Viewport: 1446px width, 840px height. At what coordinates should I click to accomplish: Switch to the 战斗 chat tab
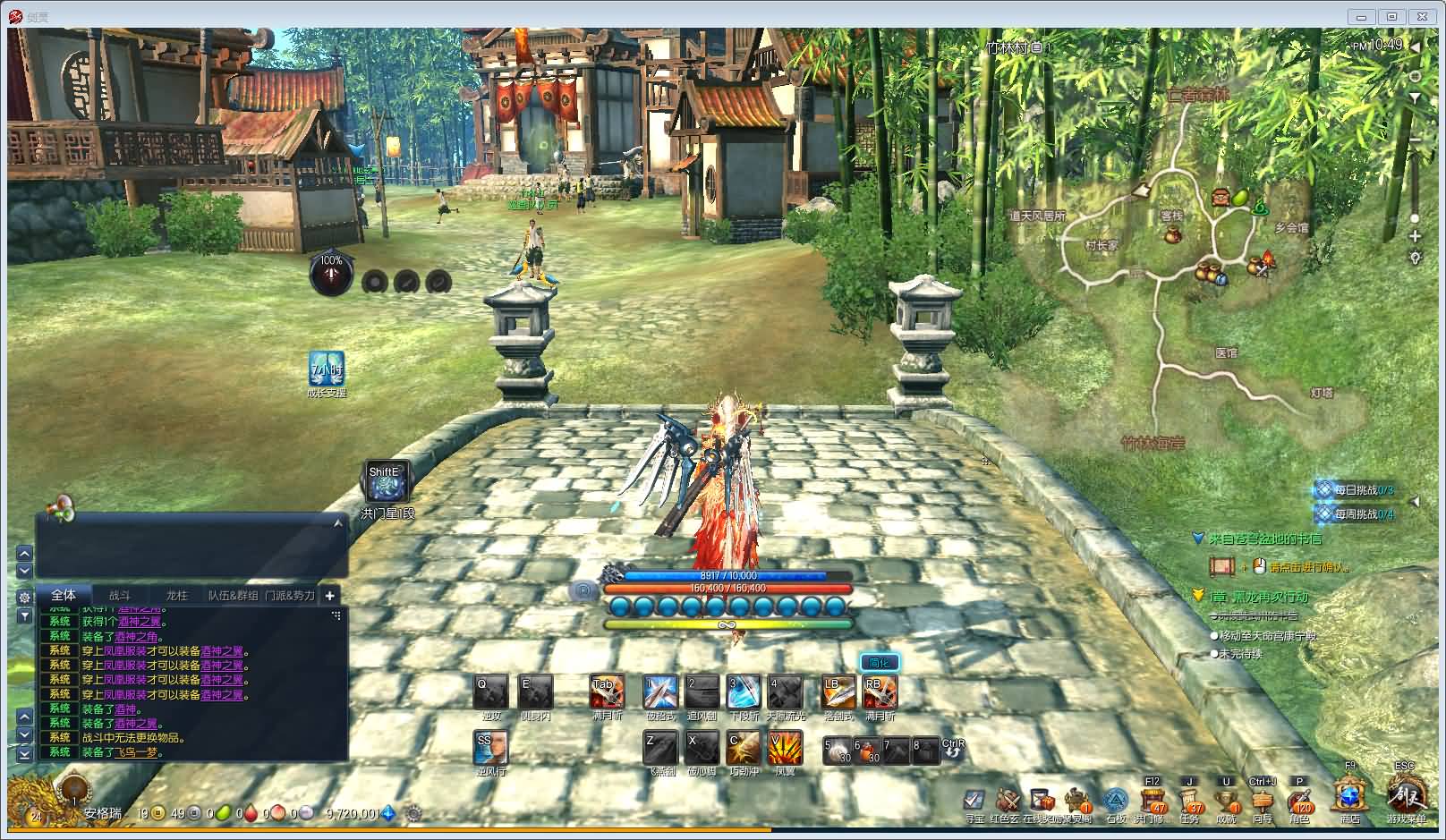coord(120,595)
